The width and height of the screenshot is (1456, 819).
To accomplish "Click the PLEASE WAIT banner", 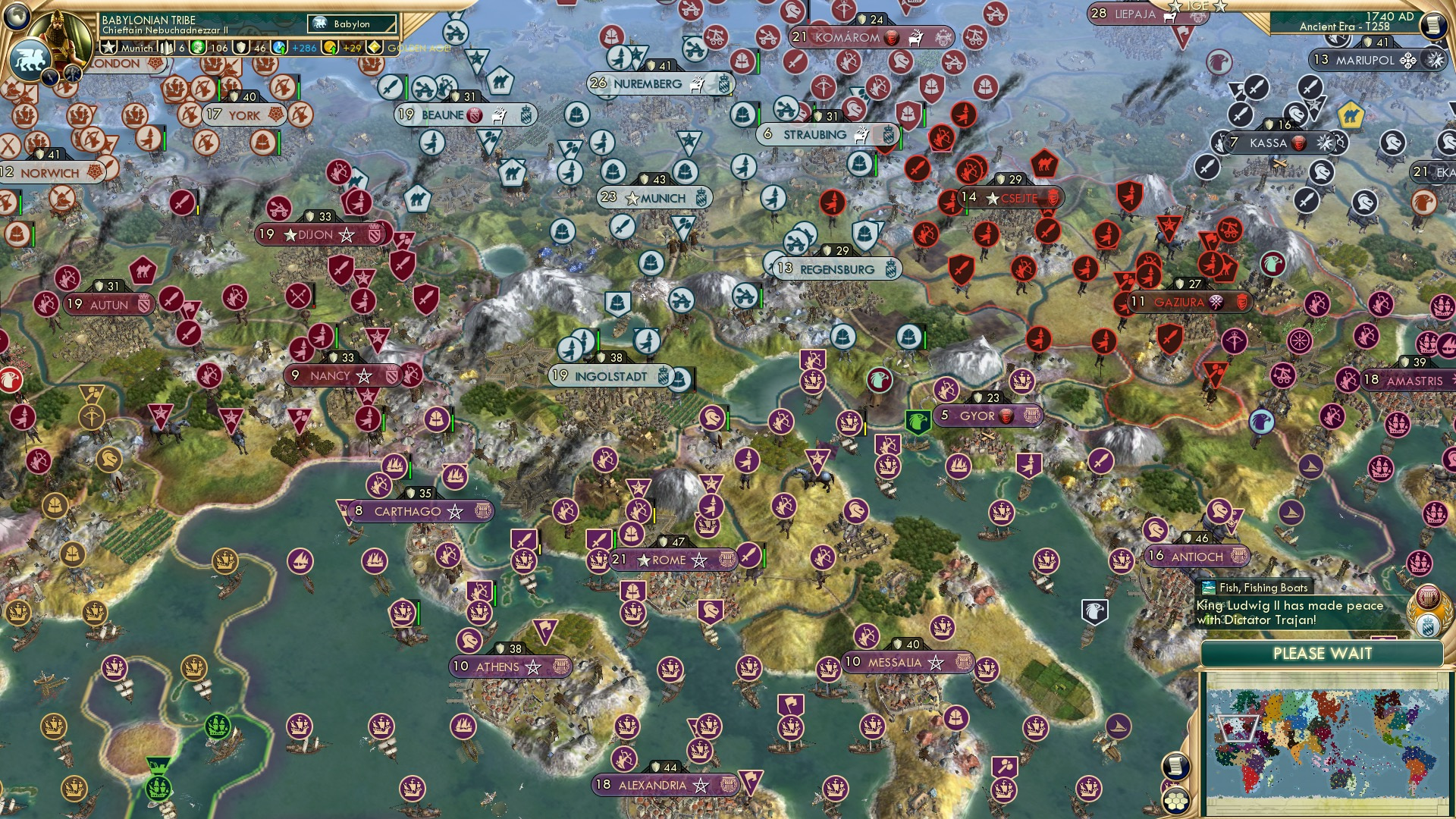I will [x=1323, y=653].
